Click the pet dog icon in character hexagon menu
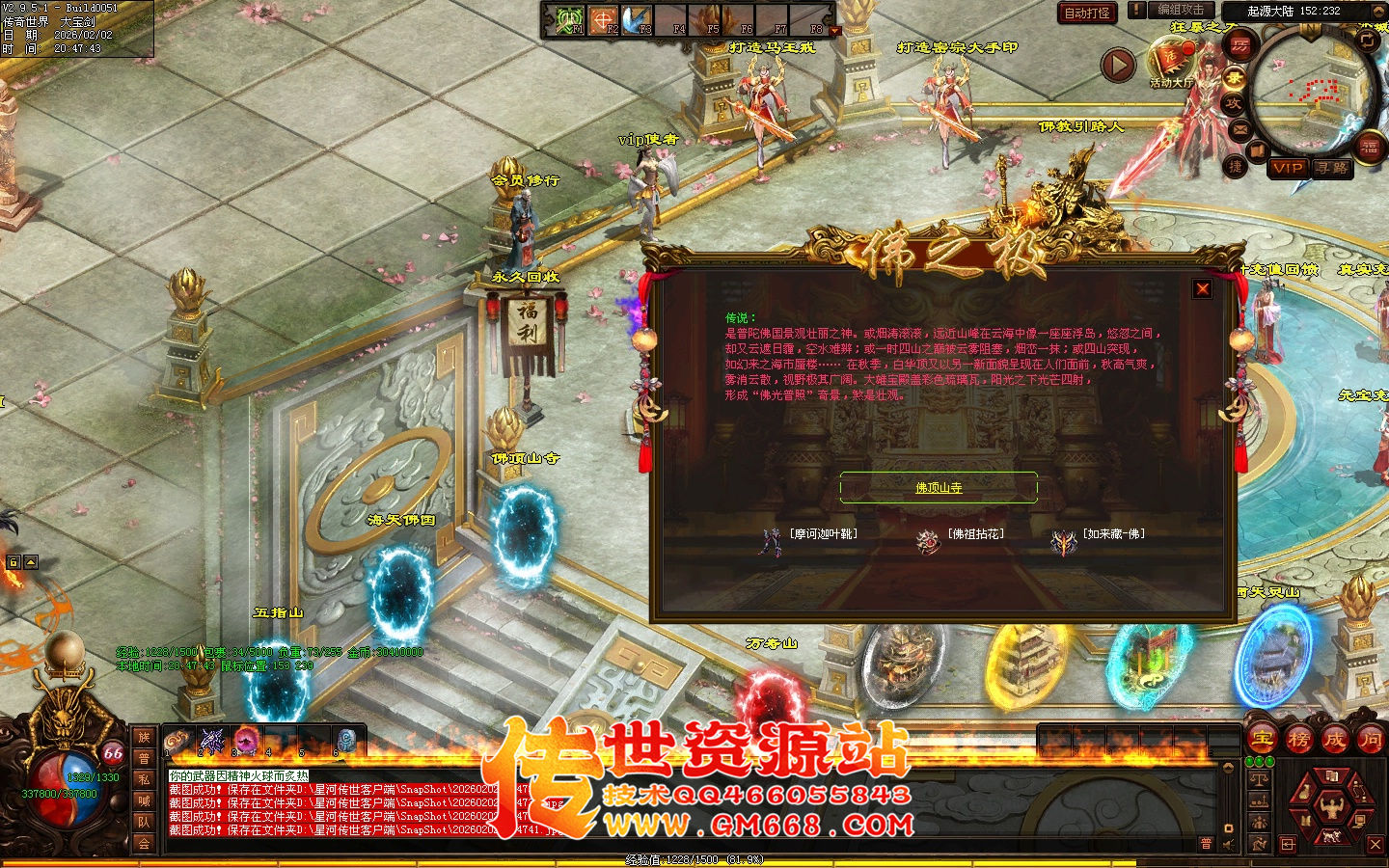 point(1332,835)
